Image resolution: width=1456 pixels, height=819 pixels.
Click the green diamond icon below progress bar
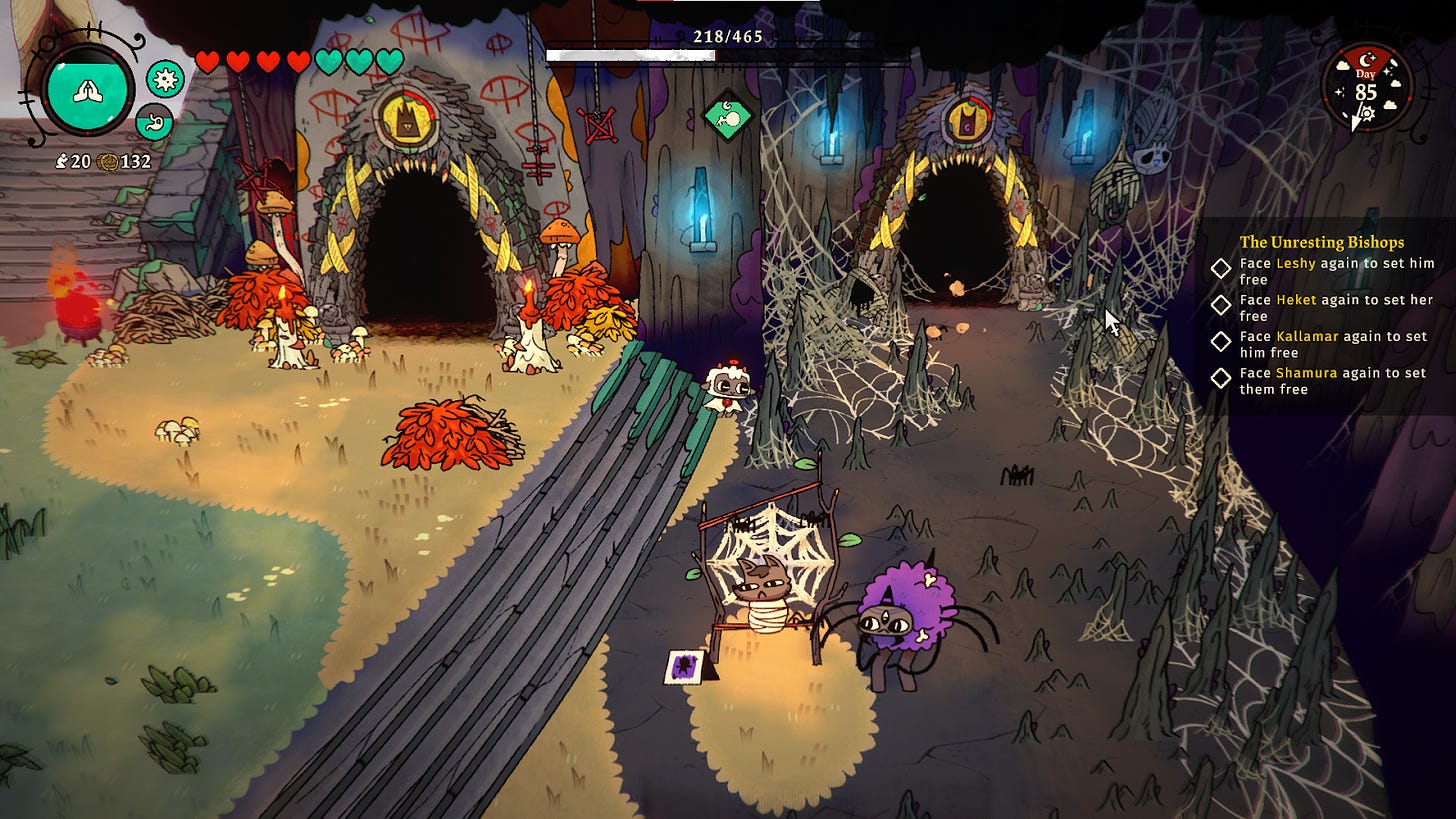(x=727, y=118)
